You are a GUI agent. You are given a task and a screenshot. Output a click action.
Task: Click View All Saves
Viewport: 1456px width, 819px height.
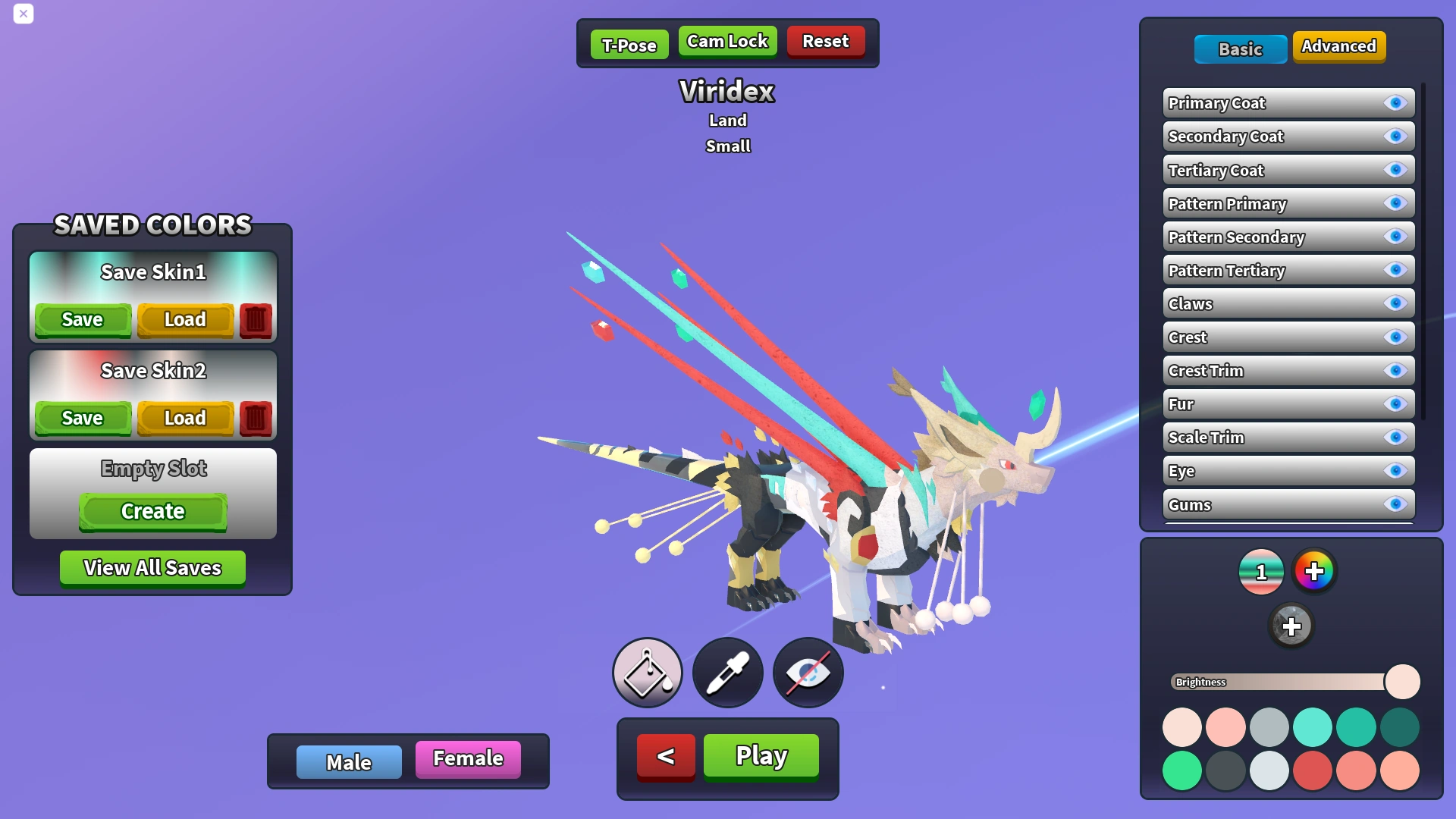[x=152, y=567]
